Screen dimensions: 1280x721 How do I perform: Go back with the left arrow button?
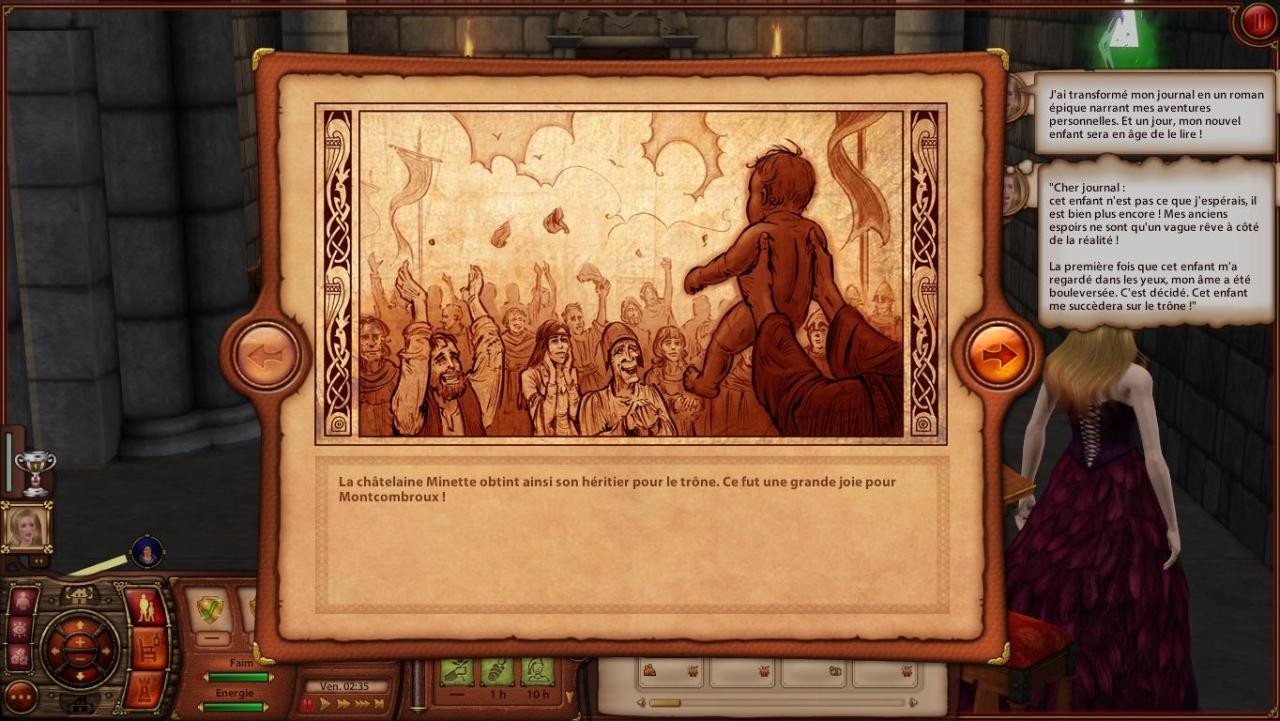pos(266,355)
